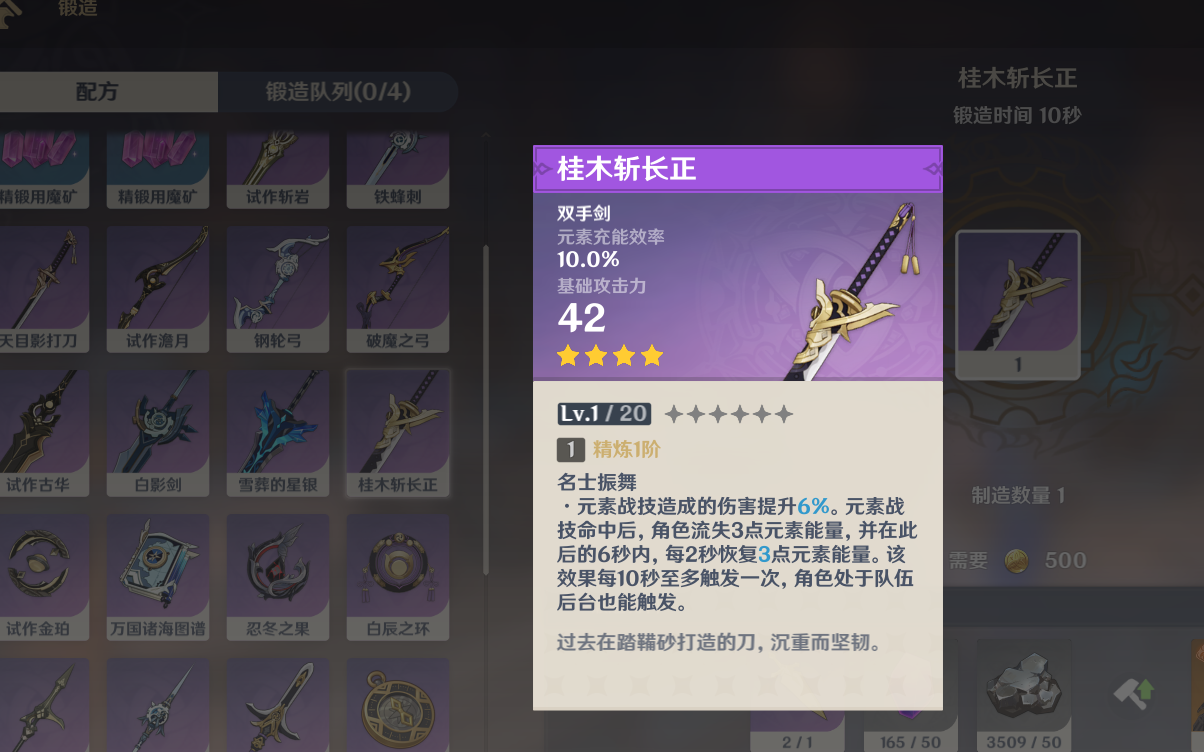Choose the 白辰之环 recipe

click(x=397, y=576)
